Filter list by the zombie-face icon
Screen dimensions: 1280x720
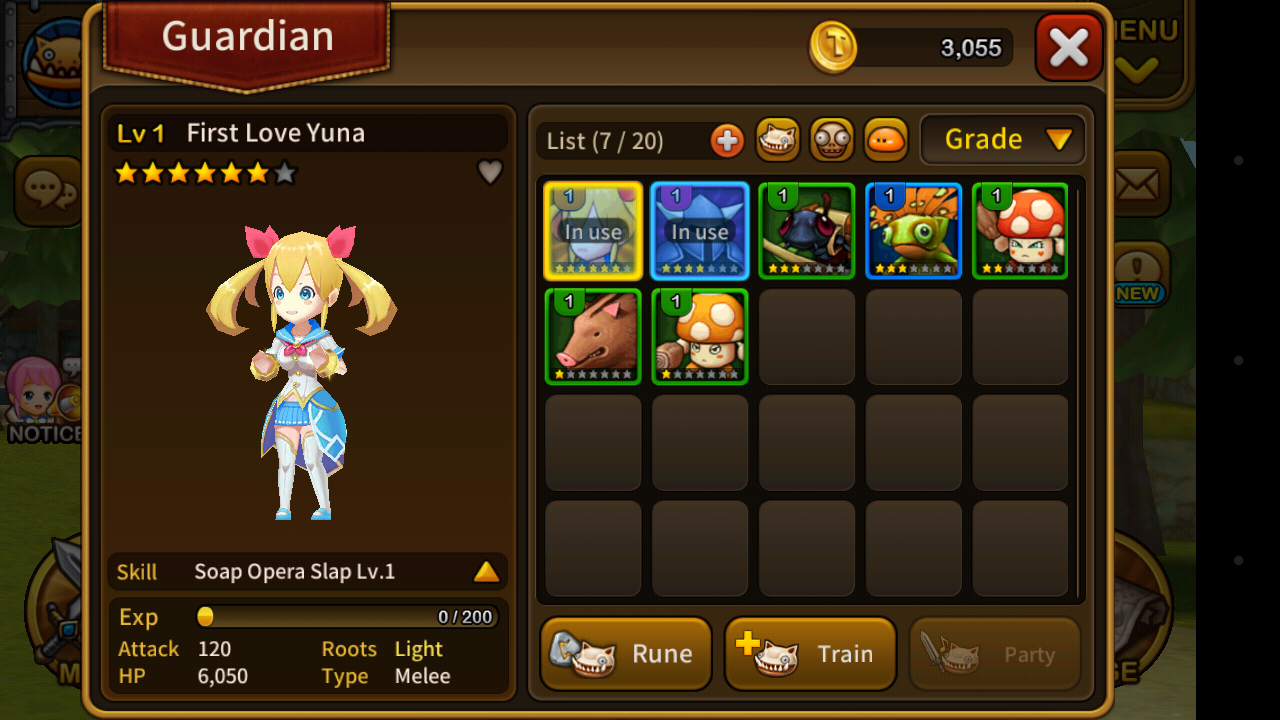pos(831,140)
